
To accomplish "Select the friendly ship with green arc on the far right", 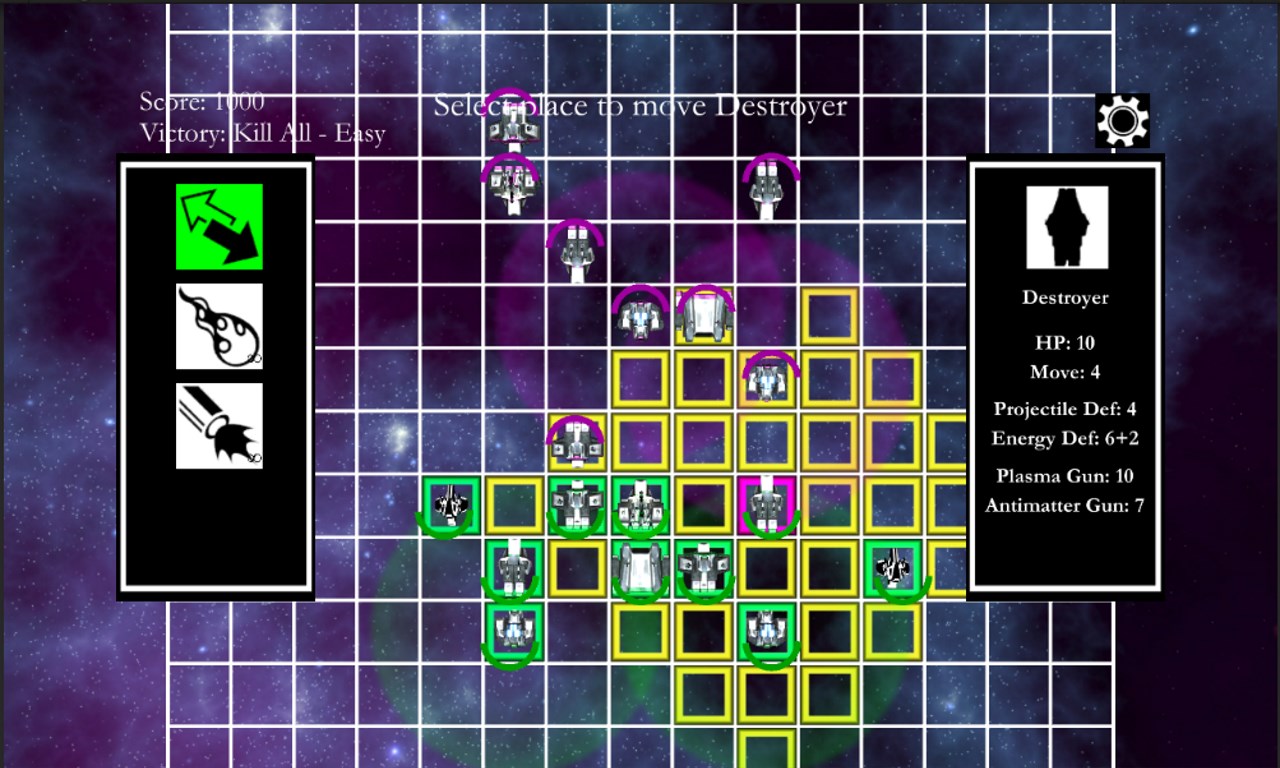I will [893, 568].
